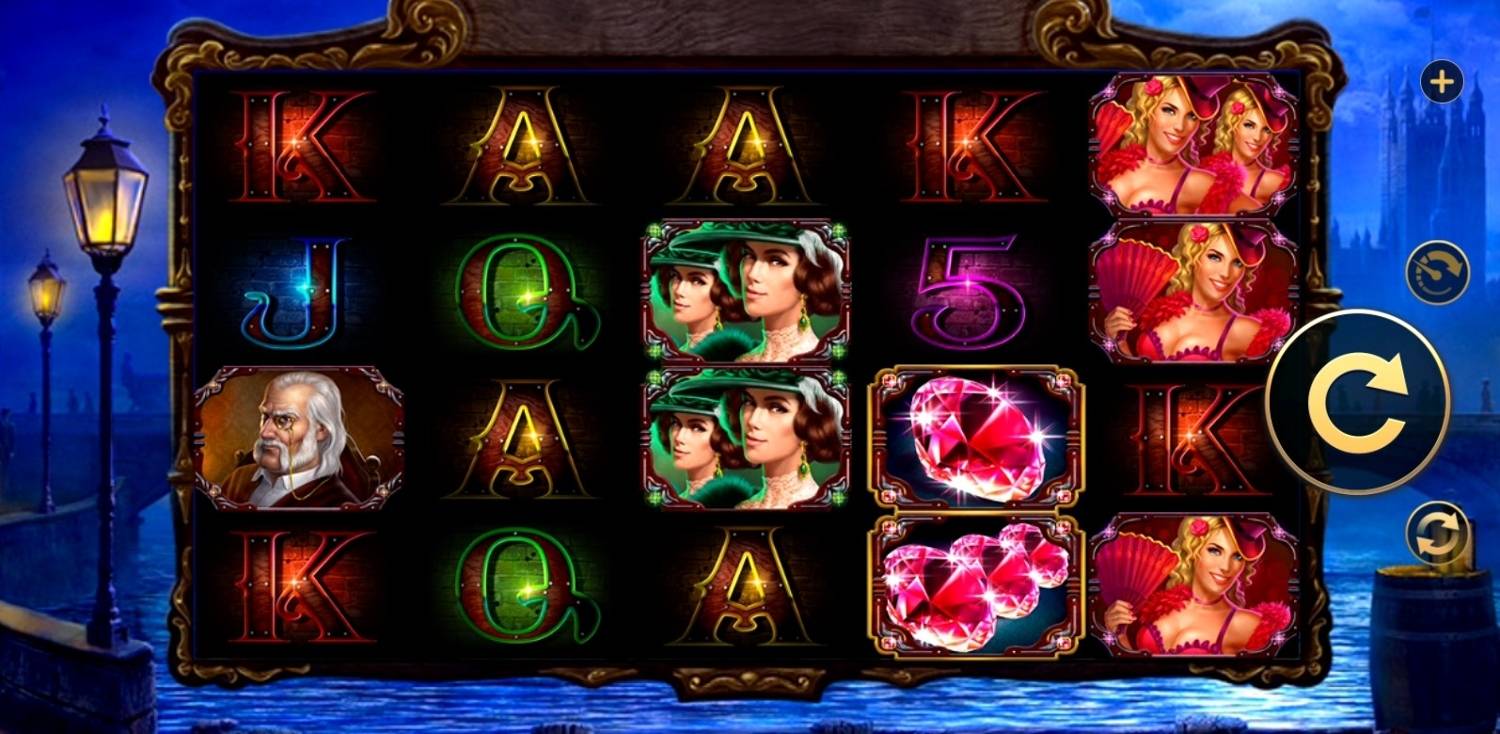
Task: Click the pink diamond symbol
Action: [980, 438]
